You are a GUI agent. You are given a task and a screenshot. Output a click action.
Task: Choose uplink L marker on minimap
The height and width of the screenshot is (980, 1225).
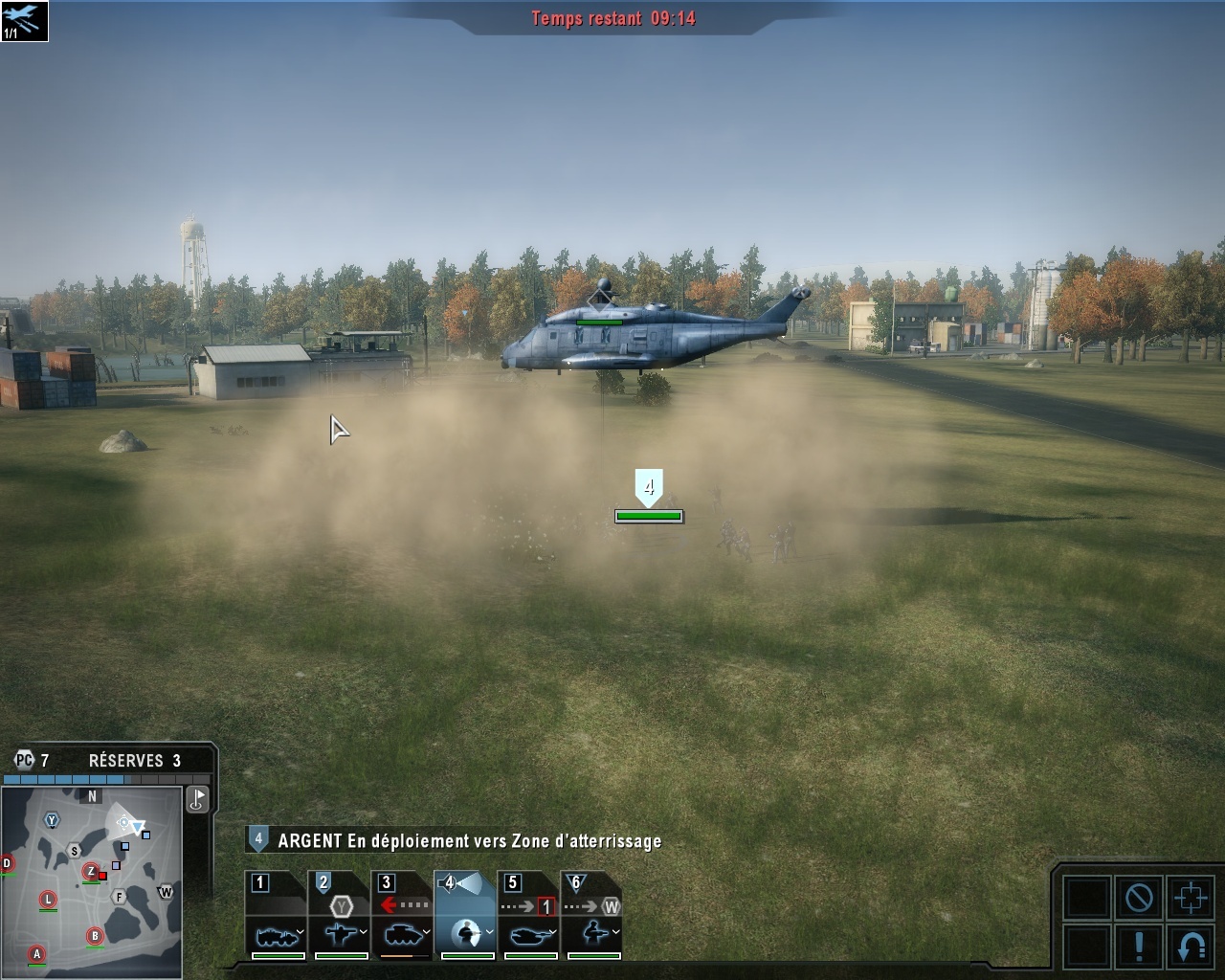pos(48,899)
